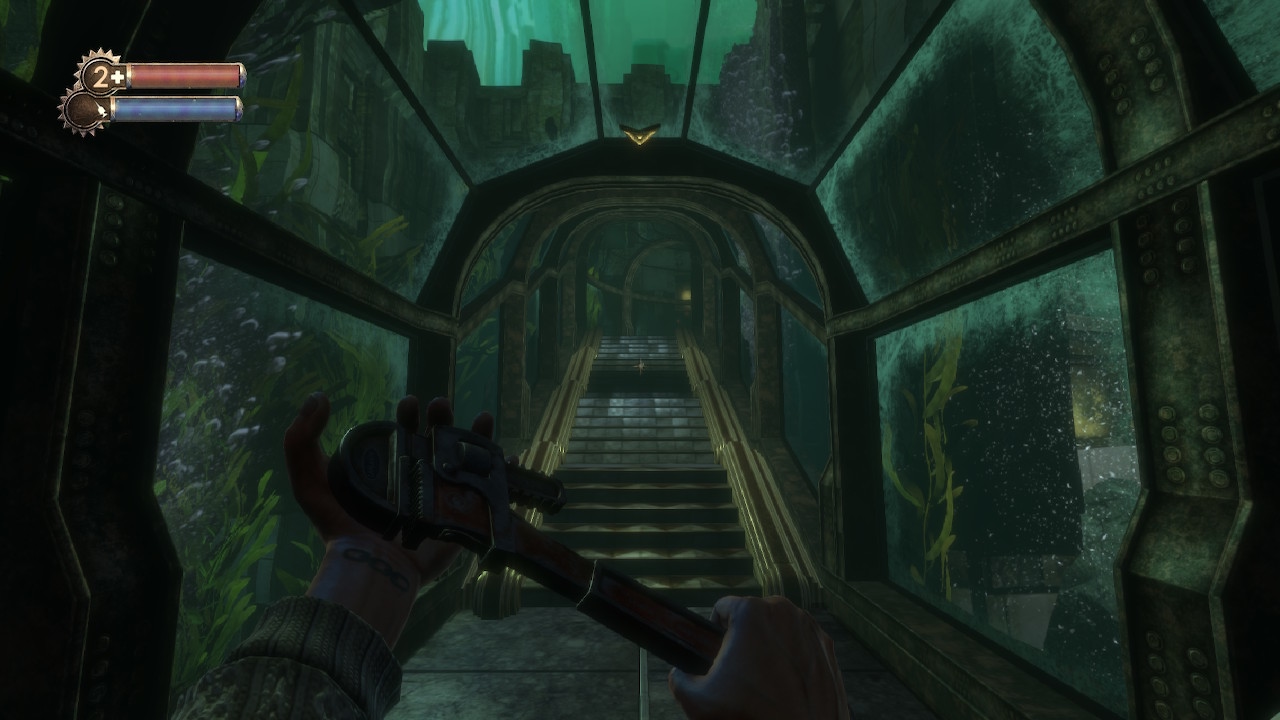
Task: Click the blue EVE bar
Action: (x=178, y=109)
